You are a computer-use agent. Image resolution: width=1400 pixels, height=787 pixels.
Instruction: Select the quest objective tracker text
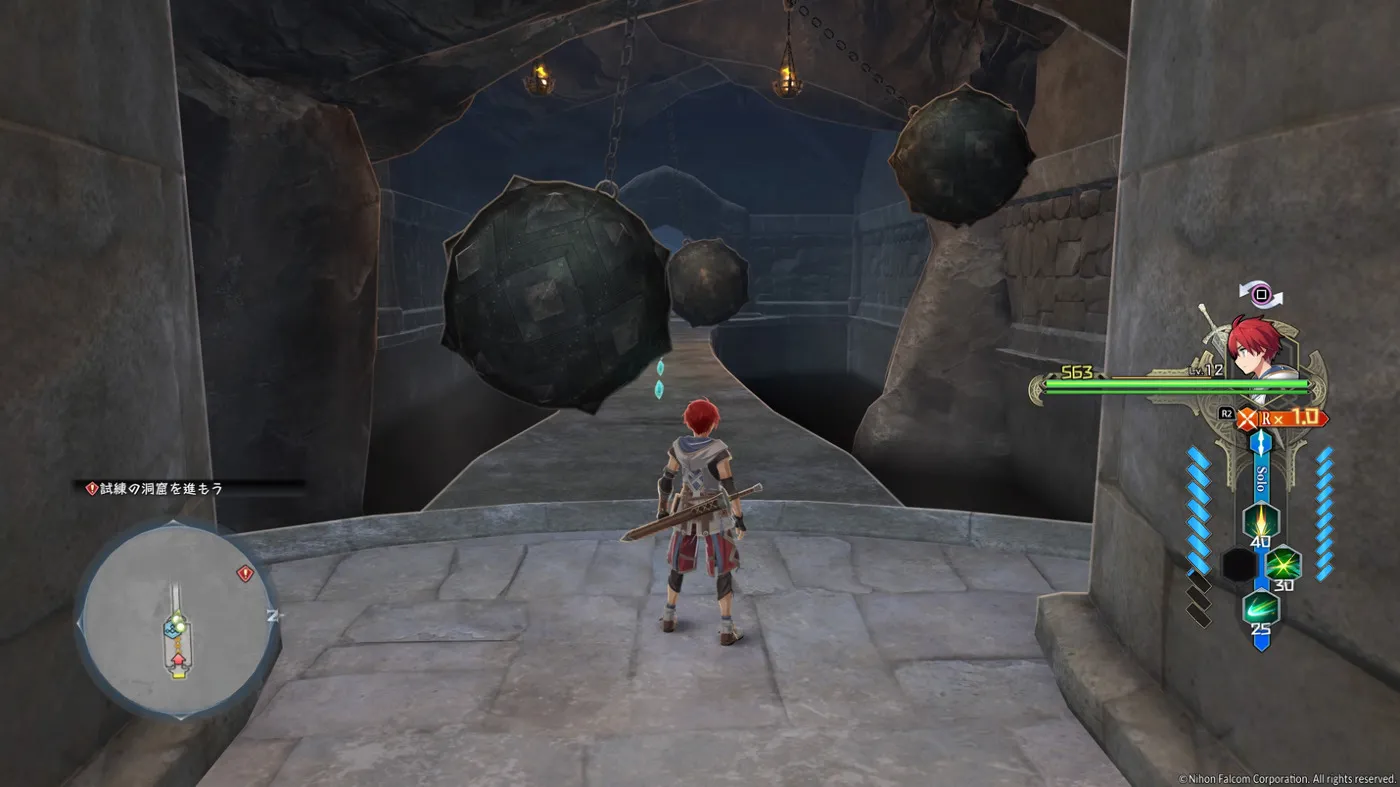[x=160, y=489]
